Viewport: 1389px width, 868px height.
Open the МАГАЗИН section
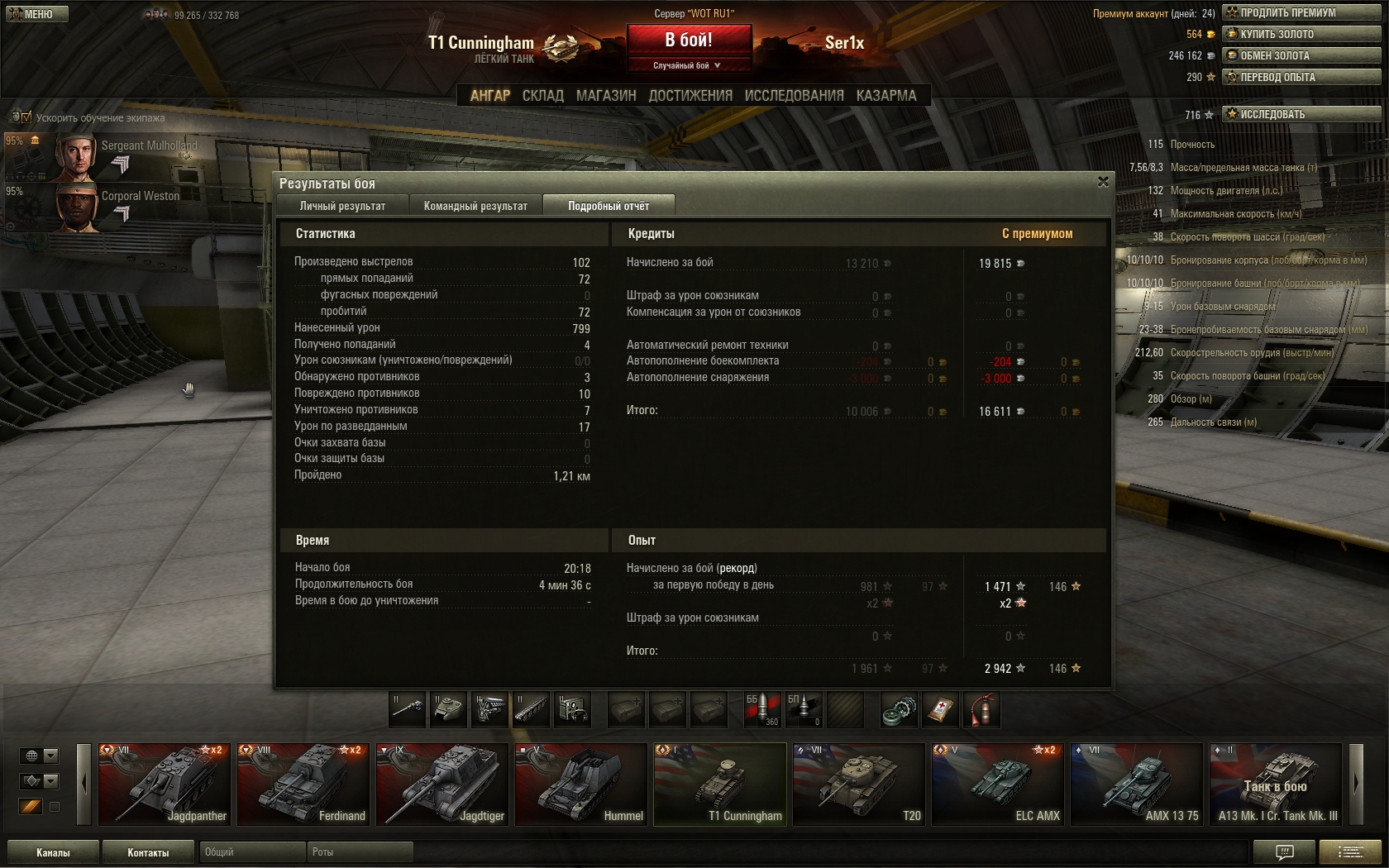(x=606, y=96)
